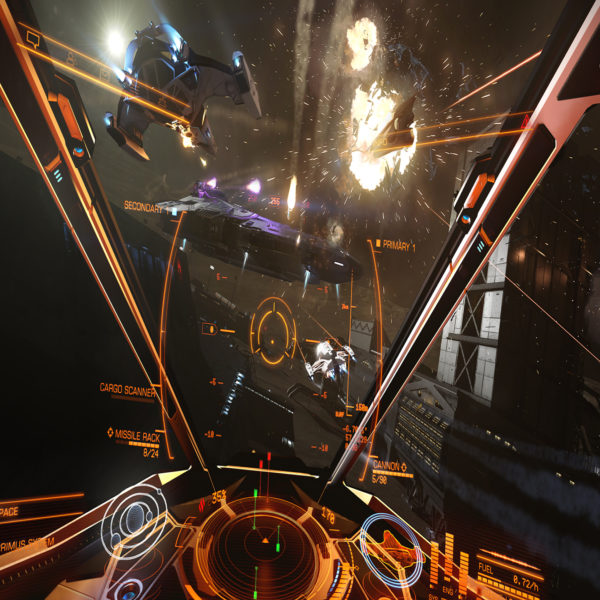Select the Missile Rack weapon

136,434
